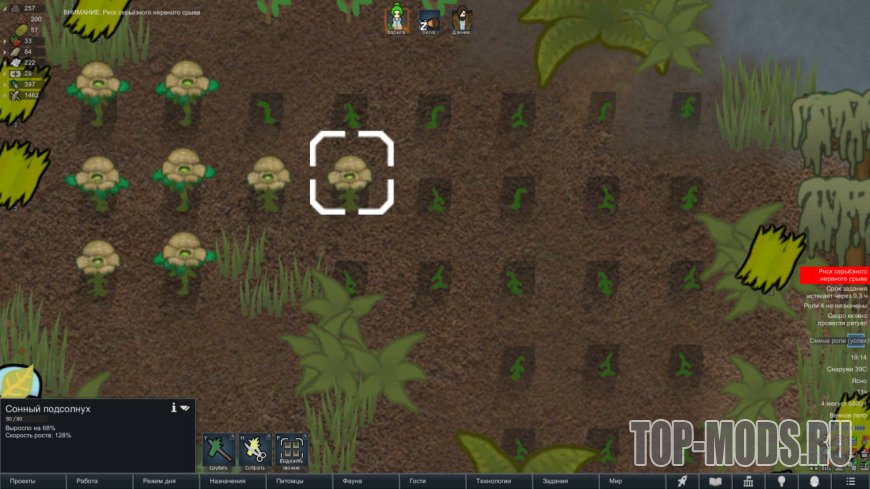Open the rocket icon menu button

(682, 481)
